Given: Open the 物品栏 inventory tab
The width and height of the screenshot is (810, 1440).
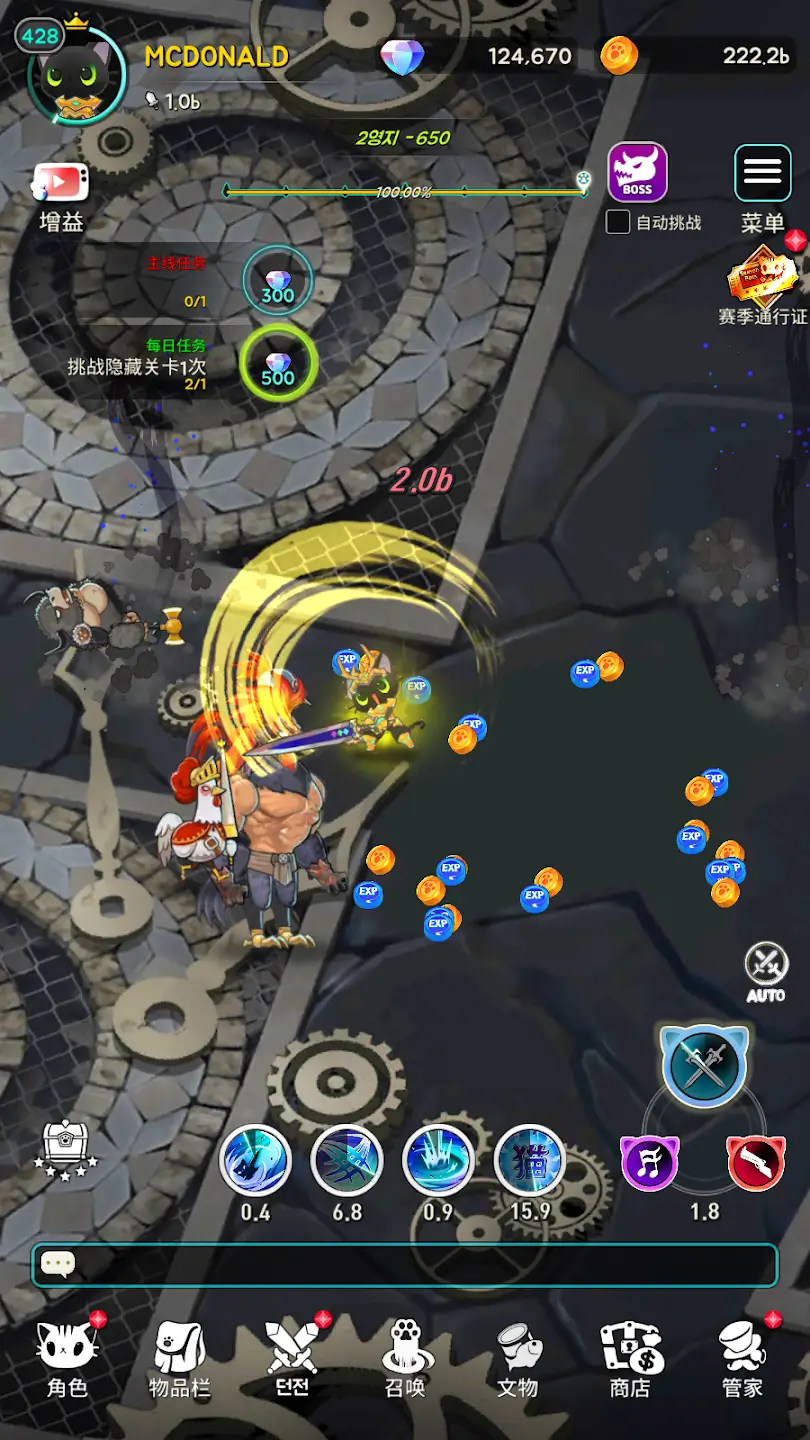Looking at the screenshot, I should point(180,1357).
